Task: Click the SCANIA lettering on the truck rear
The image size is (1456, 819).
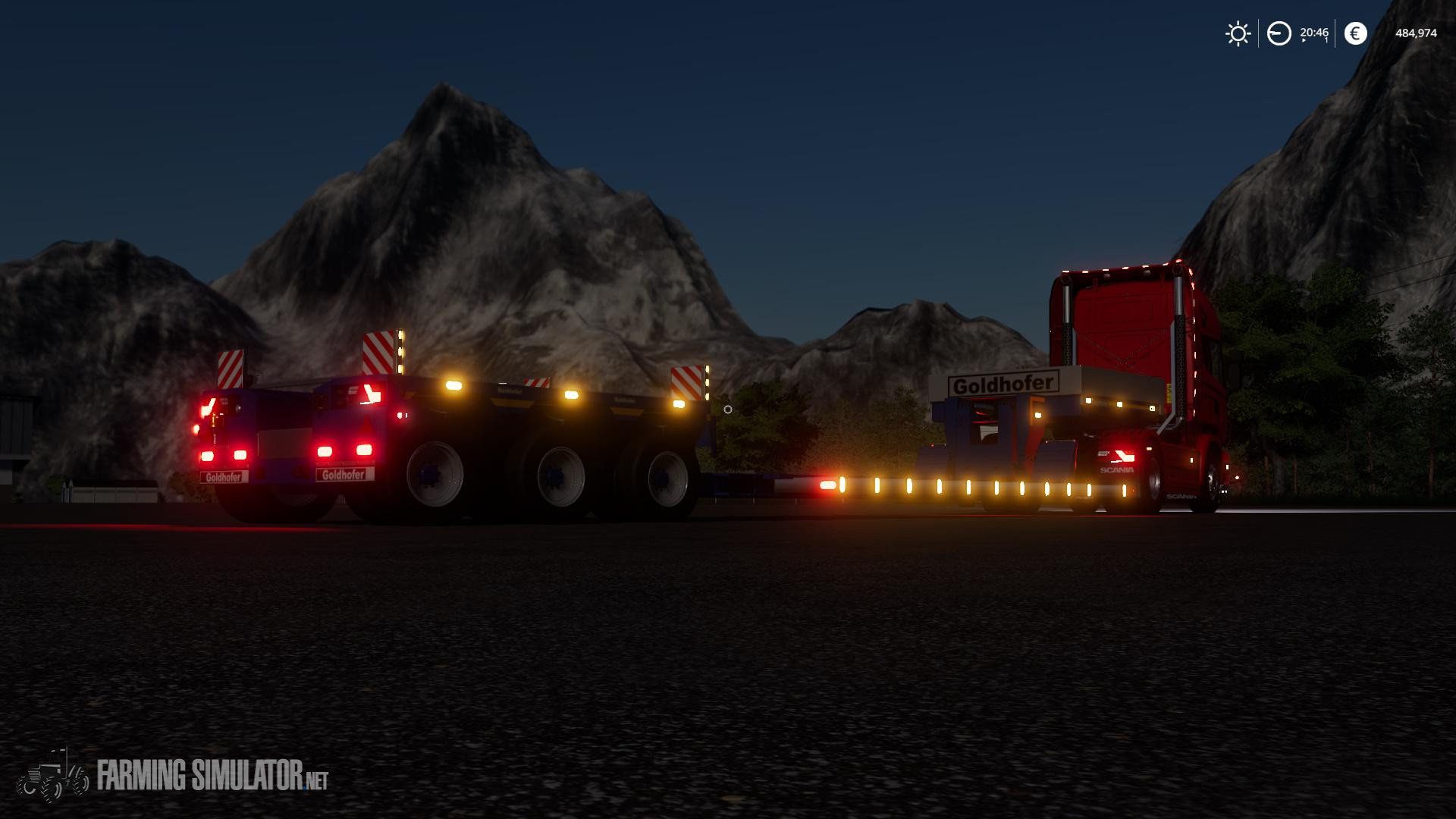Action: 1116,469
